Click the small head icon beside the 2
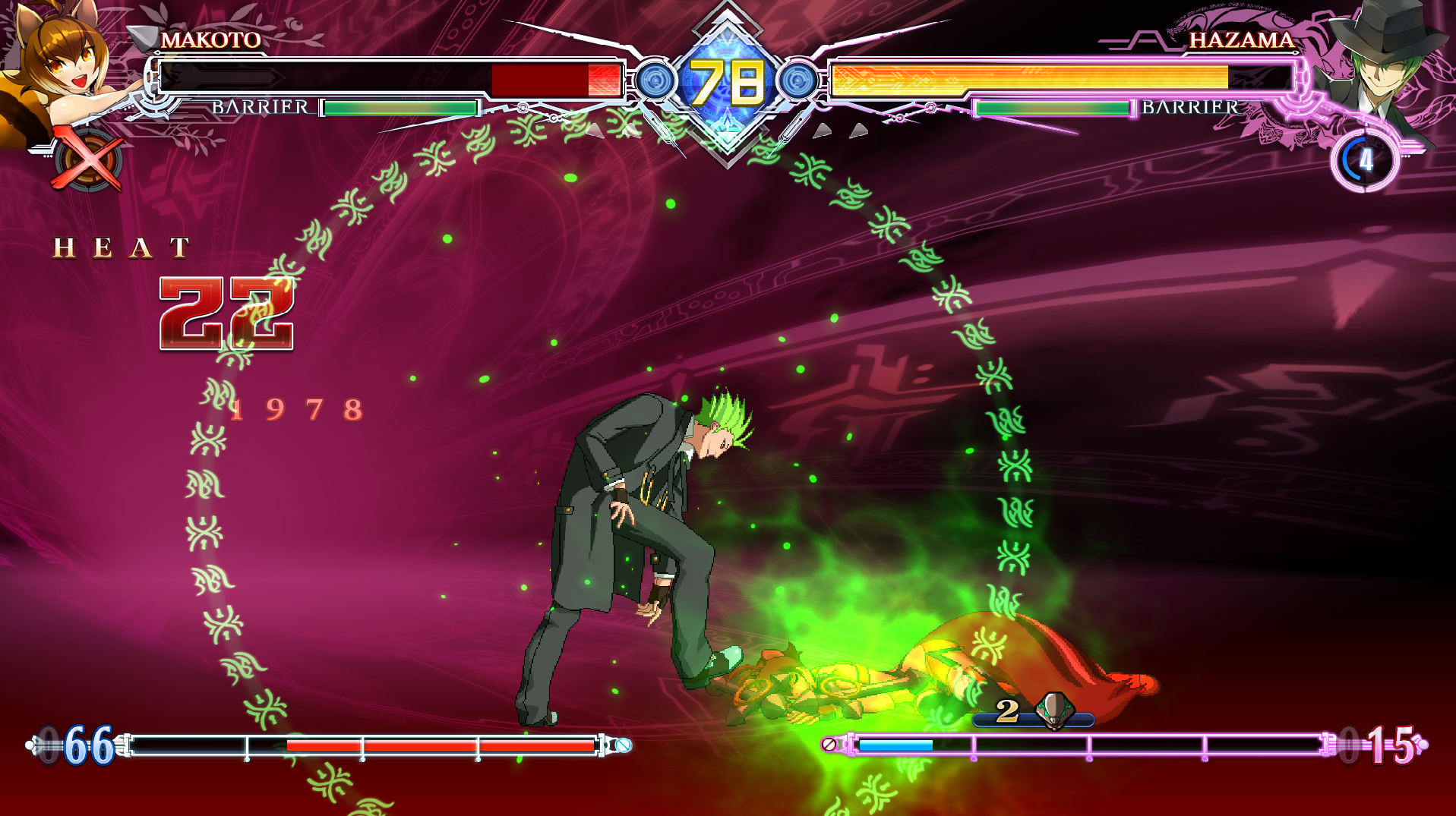This screenshot has height=816, width=1456. coord(1054,710)
